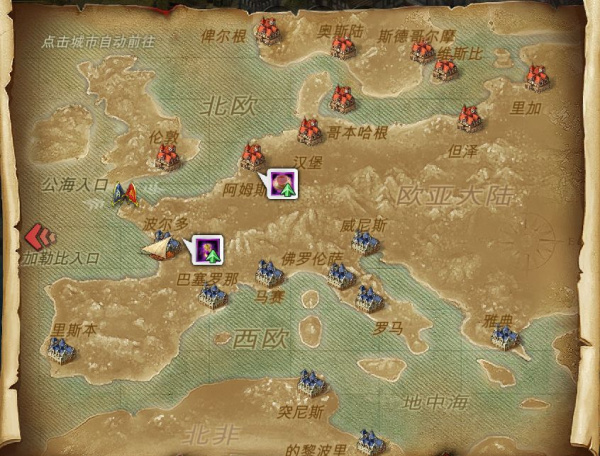Select Tripoli (的黎波里) city marker

(372, 440)
